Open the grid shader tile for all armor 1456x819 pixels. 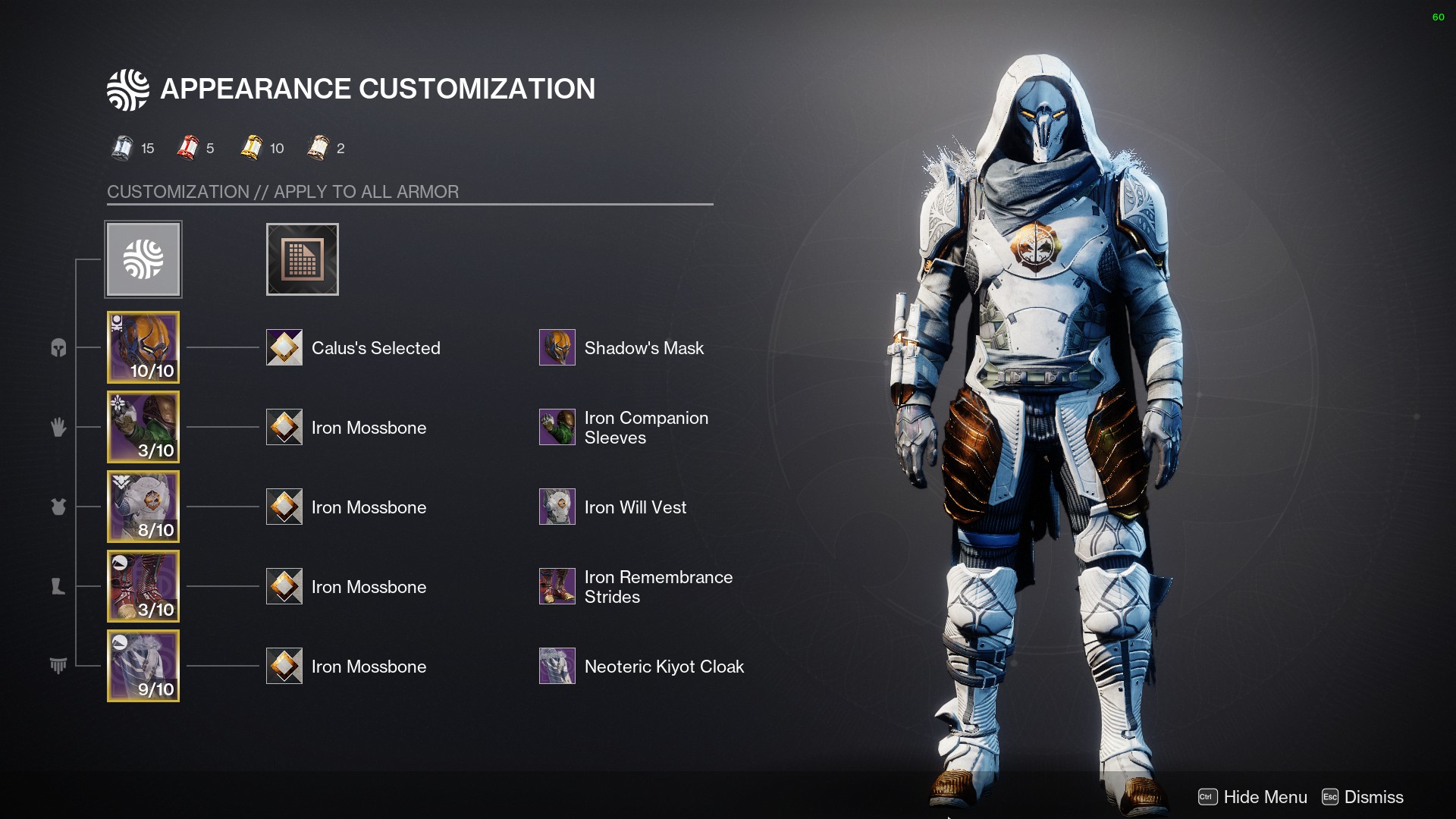tap(302, 259)
